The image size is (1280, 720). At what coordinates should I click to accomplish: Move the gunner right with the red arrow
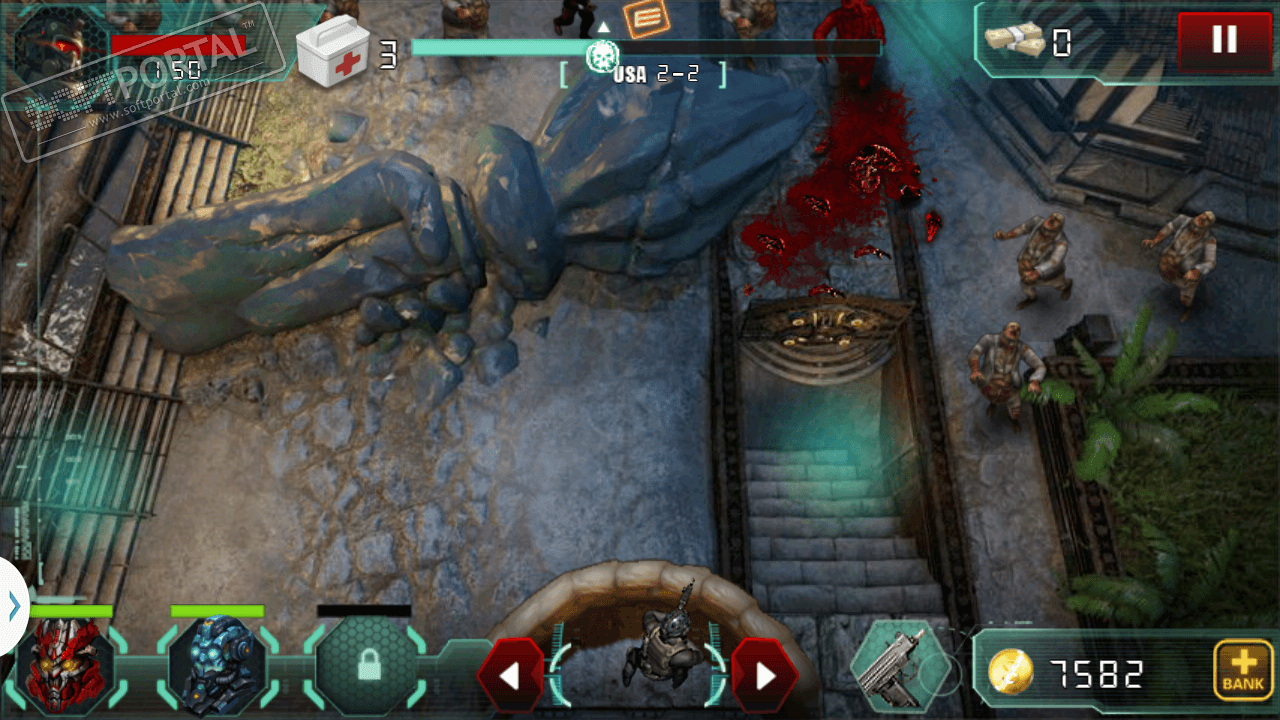tap(765, 676)
